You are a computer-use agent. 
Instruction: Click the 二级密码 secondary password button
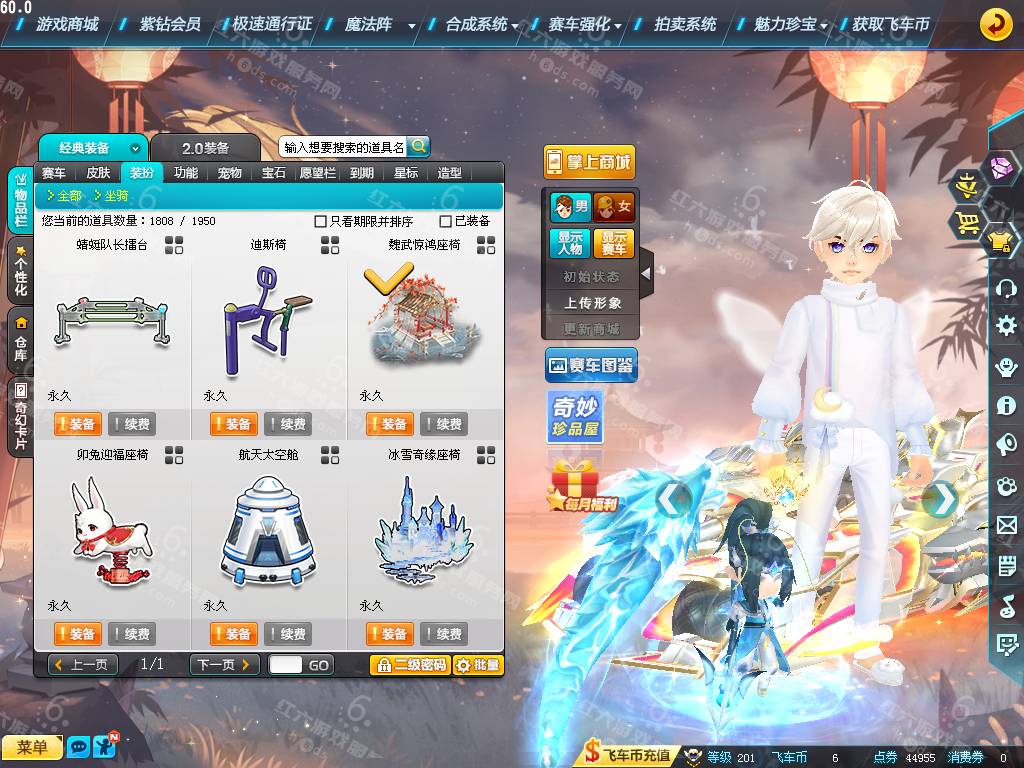[x=409, y=665]
